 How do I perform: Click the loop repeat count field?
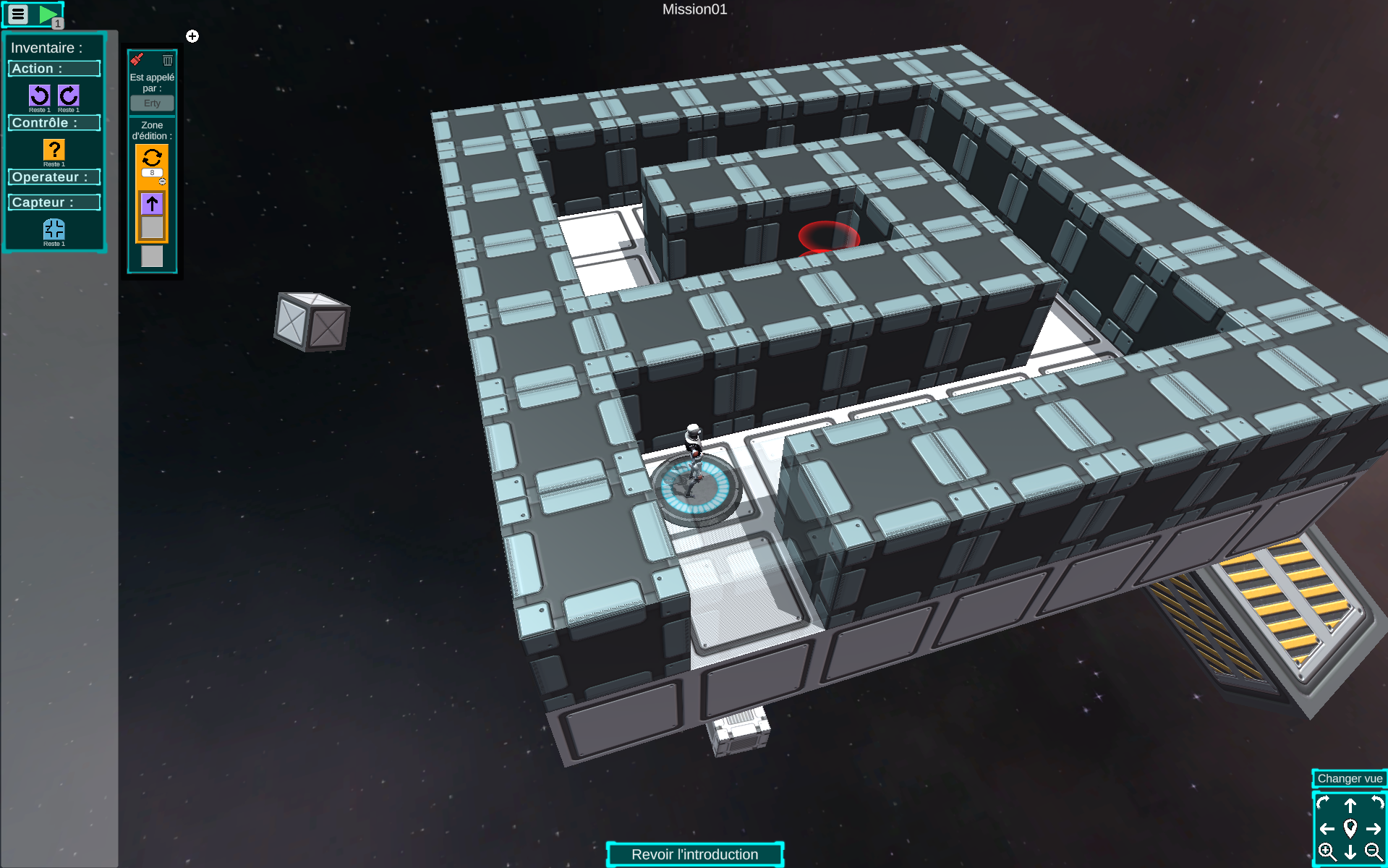tap(152, 173)
